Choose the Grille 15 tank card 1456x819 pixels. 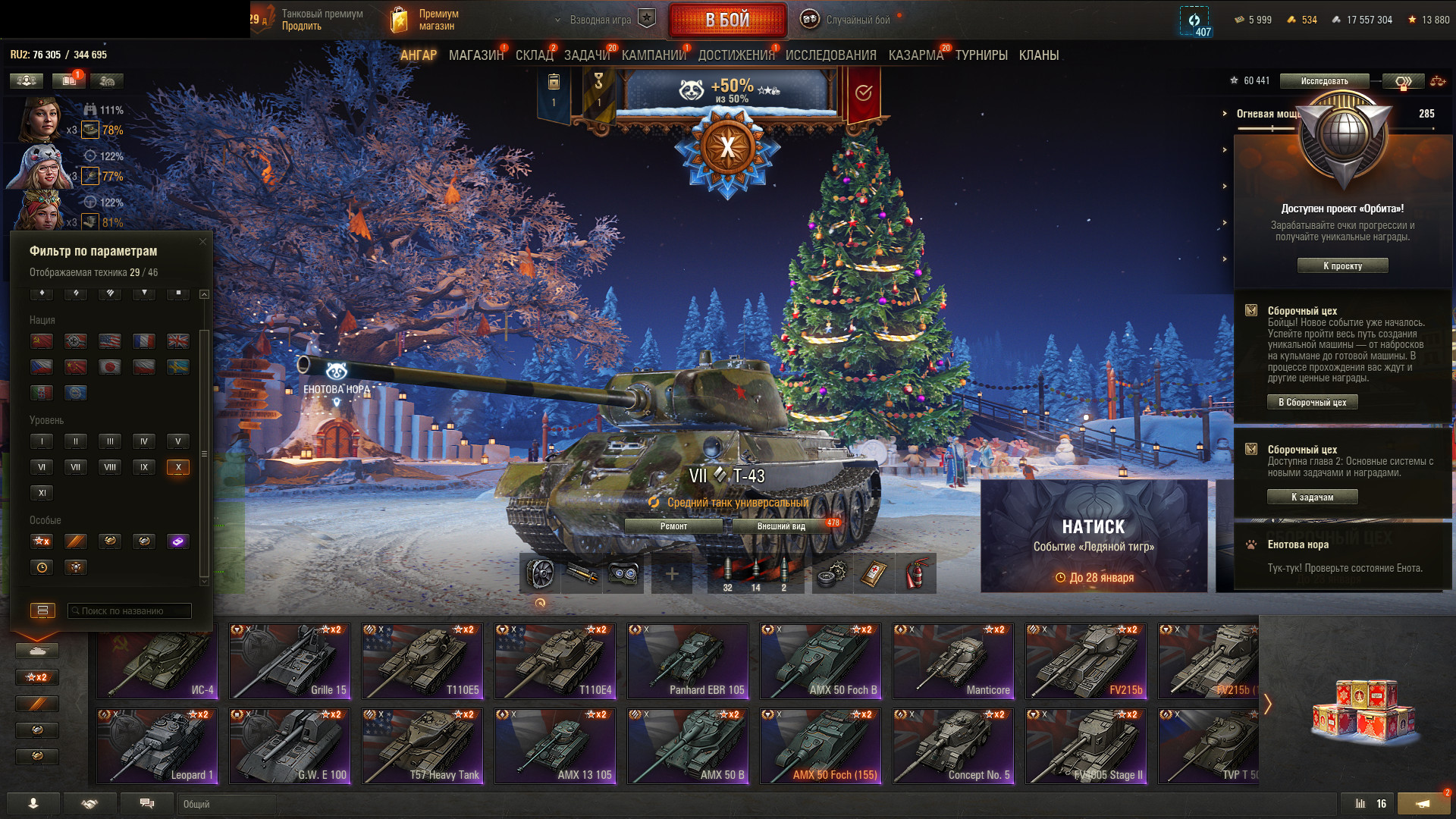pos(290,661)
